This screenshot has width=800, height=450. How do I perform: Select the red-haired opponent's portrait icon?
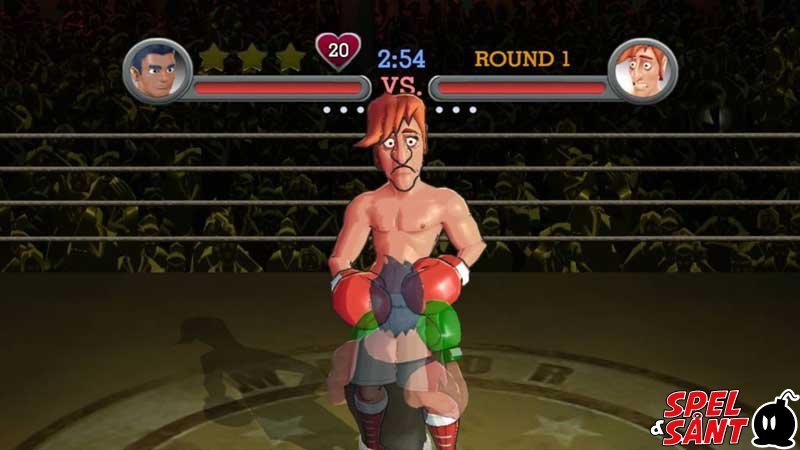(x=642, y=70)
